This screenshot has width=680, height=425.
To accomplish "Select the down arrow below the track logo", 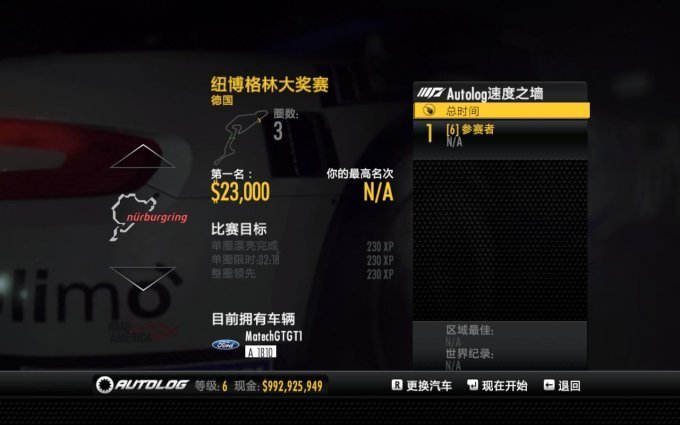I will [146, 277].
